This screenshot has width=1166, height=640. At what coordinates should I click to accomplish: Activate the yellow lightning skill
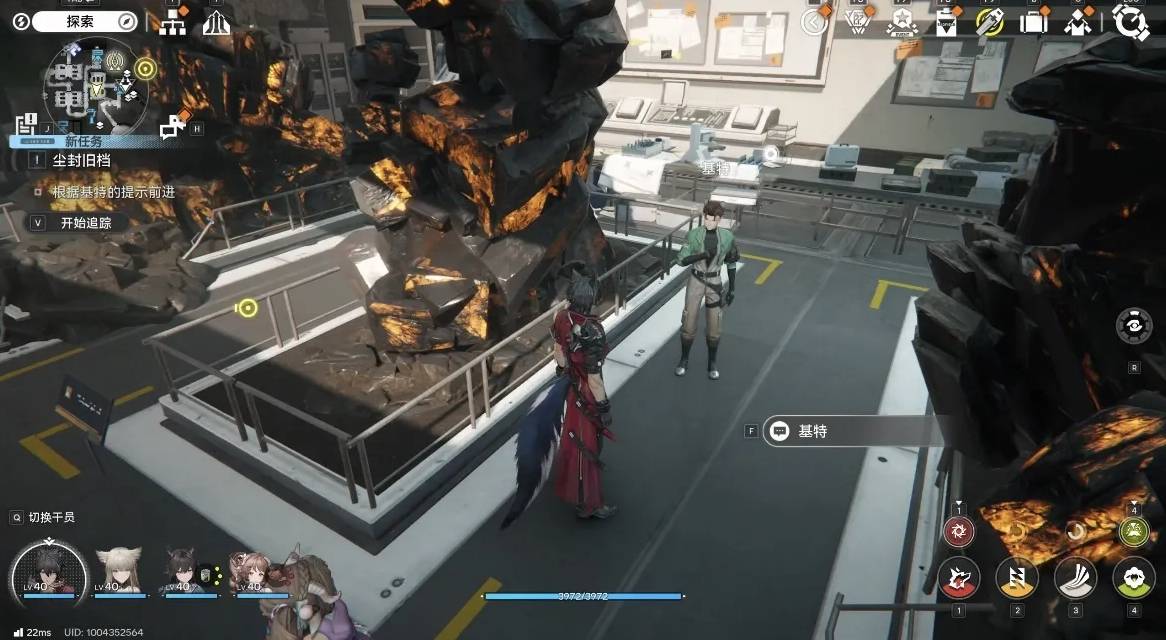pyautogui.click(x=1016, y=577)
